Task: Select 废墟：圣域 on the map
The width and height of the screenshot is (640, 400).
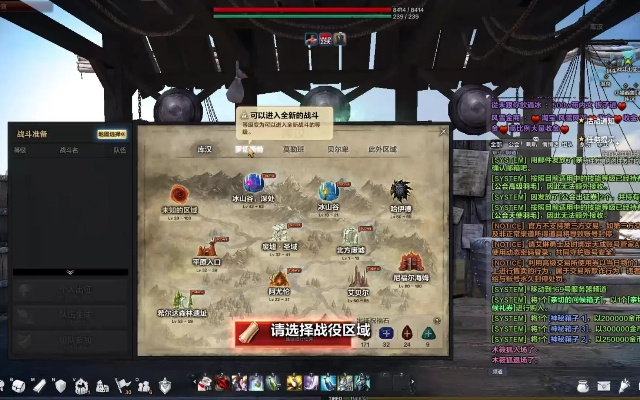Action: [x=280, y=233]
